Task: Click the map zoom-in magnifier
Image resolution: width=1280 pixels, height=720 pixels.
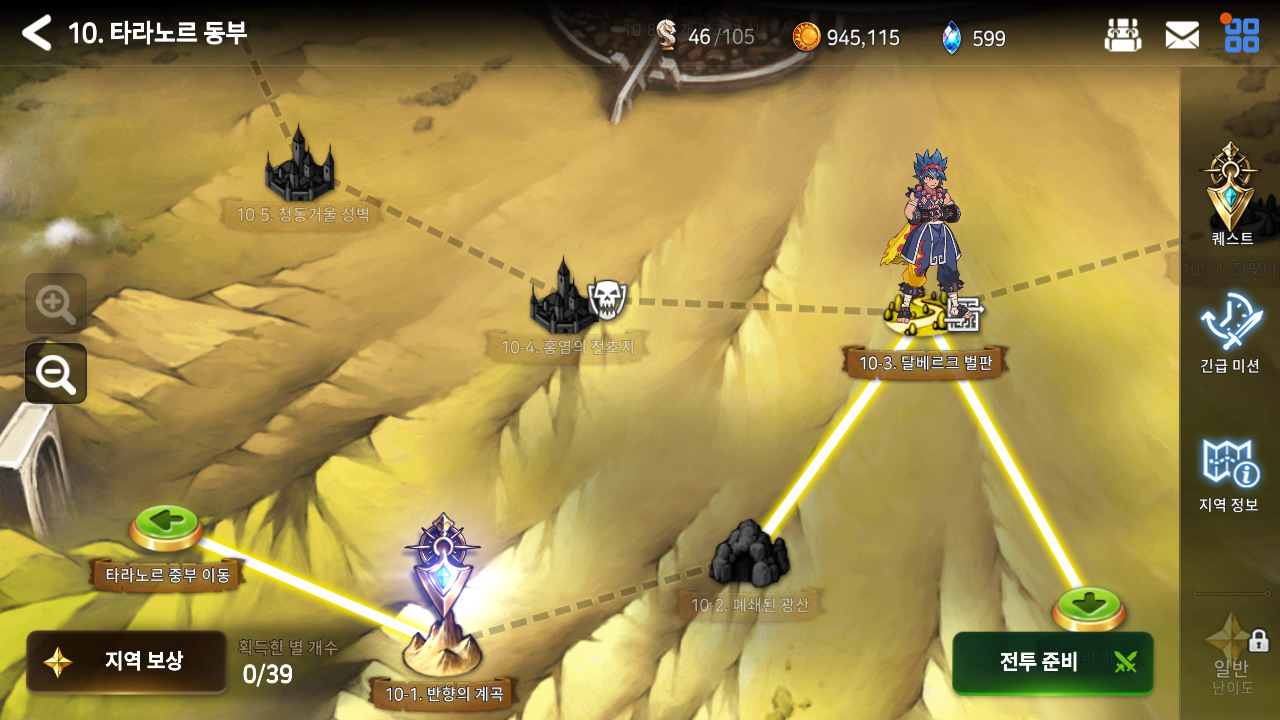Action: click(56, 303)
